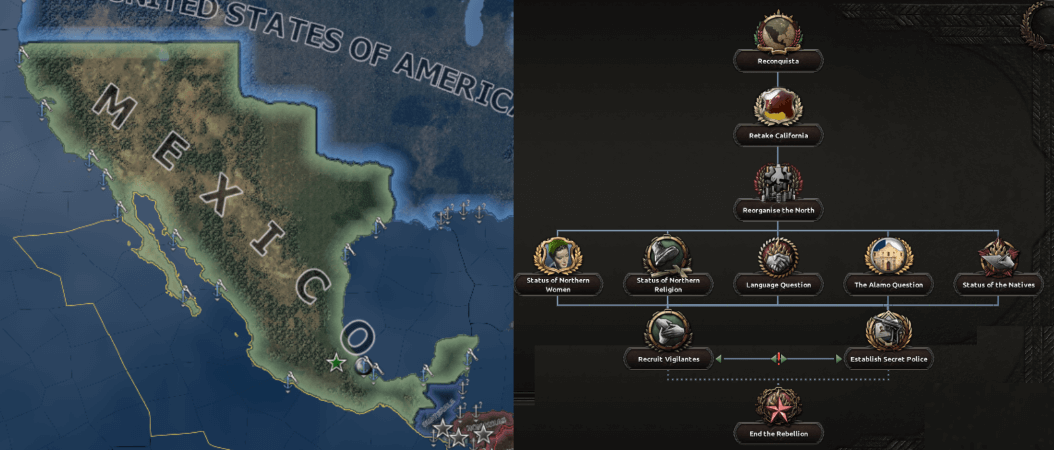
Task: Pick Status of Northern Religion focus
Action: click(668, 262)
